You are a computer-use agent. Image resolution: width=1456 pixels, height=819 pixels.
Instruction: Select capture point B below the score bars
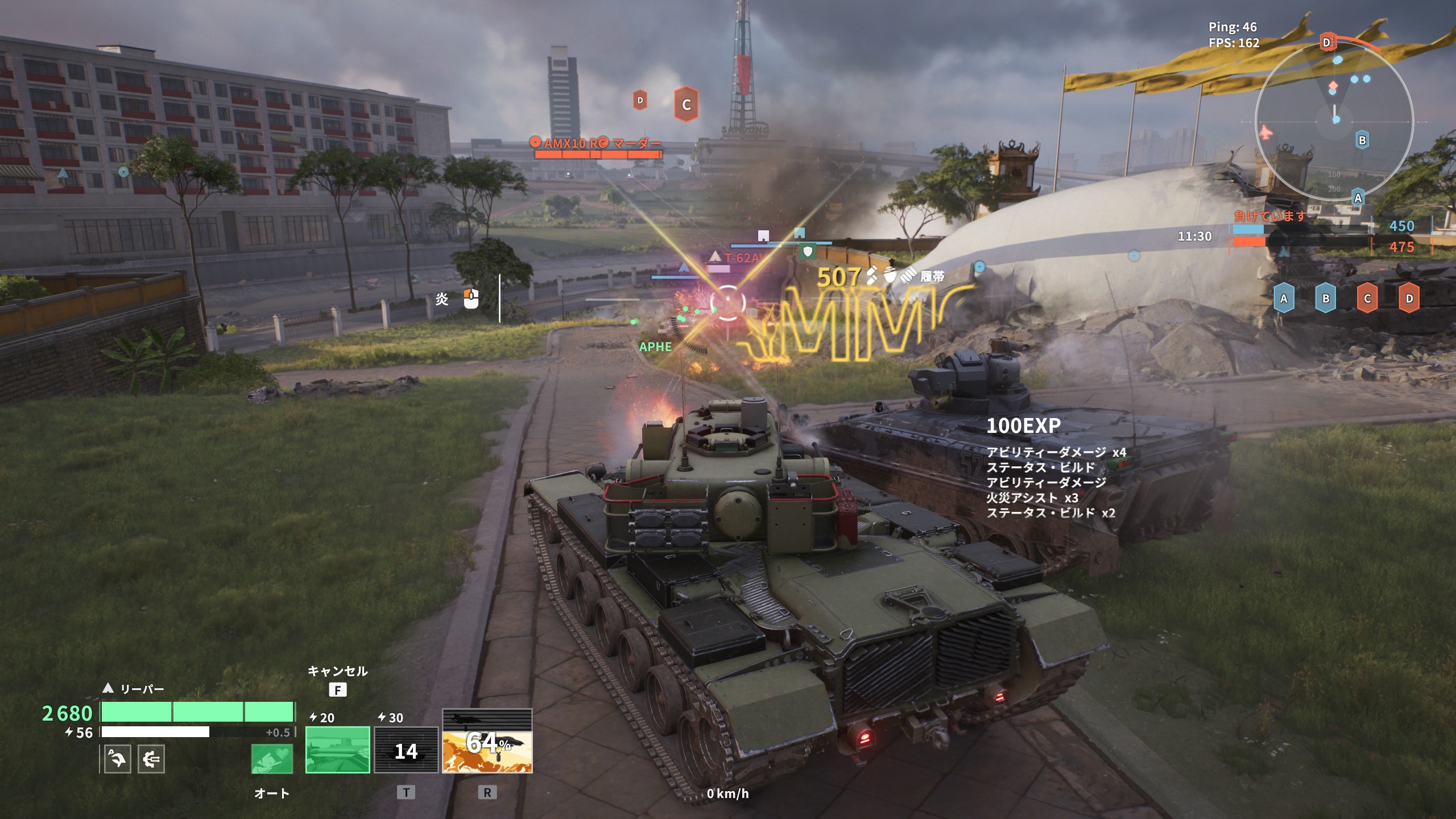click(x=1326, y=299)
